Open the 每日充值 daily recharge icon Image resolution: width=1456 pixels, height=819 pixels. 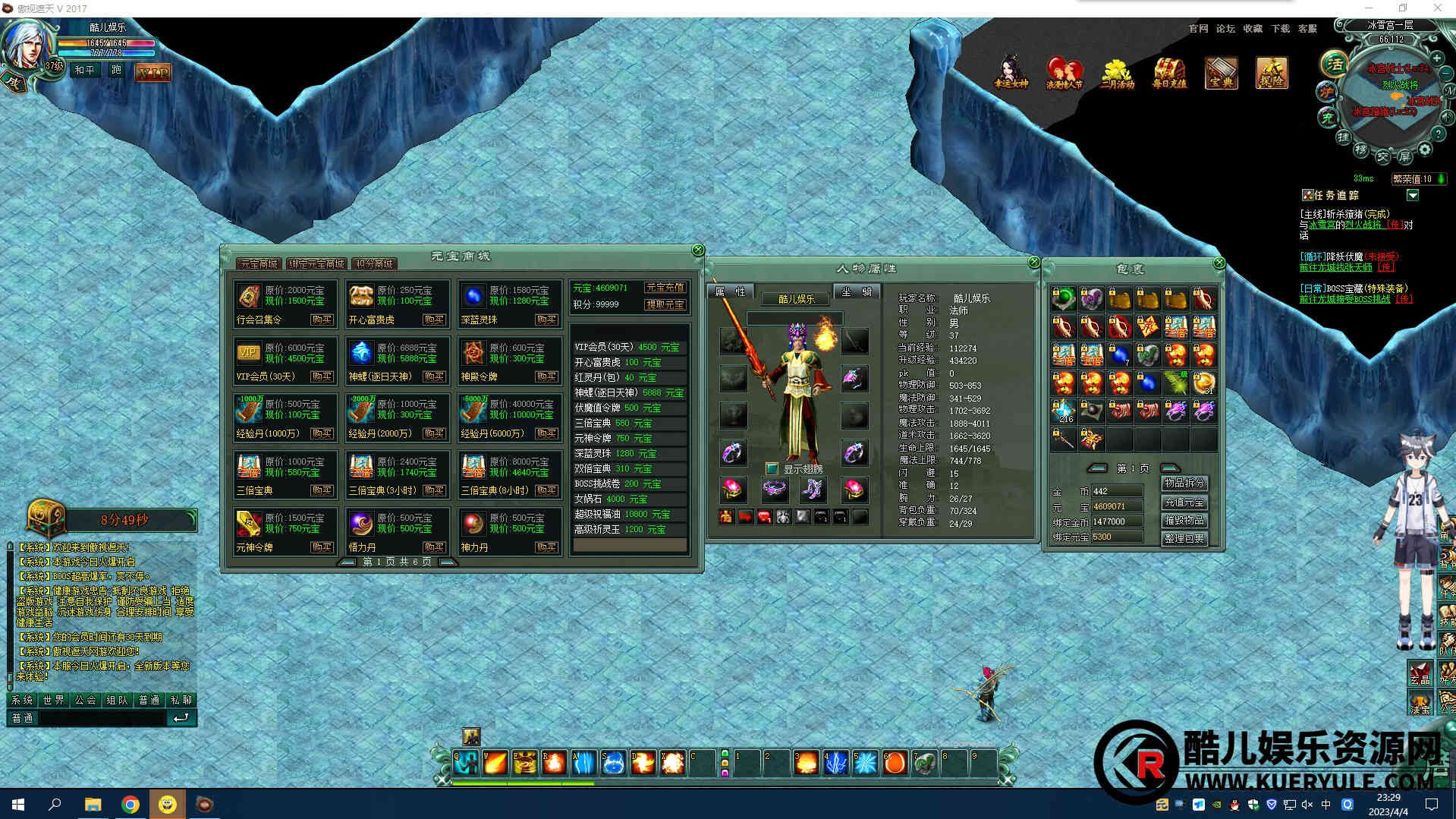[1168, 73]
